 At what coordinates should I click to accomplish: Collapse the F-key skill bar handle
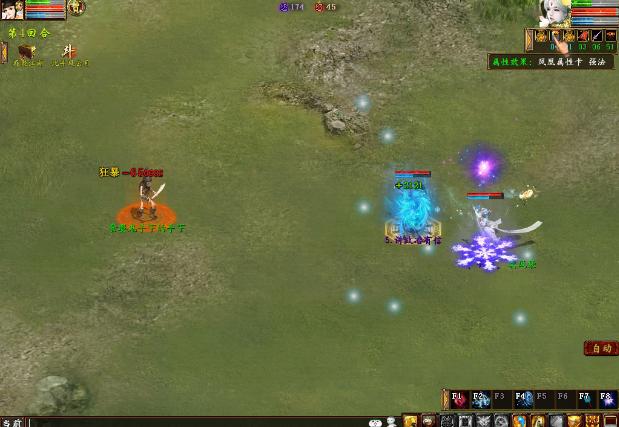pyautogui.click(x=445, y=398)
